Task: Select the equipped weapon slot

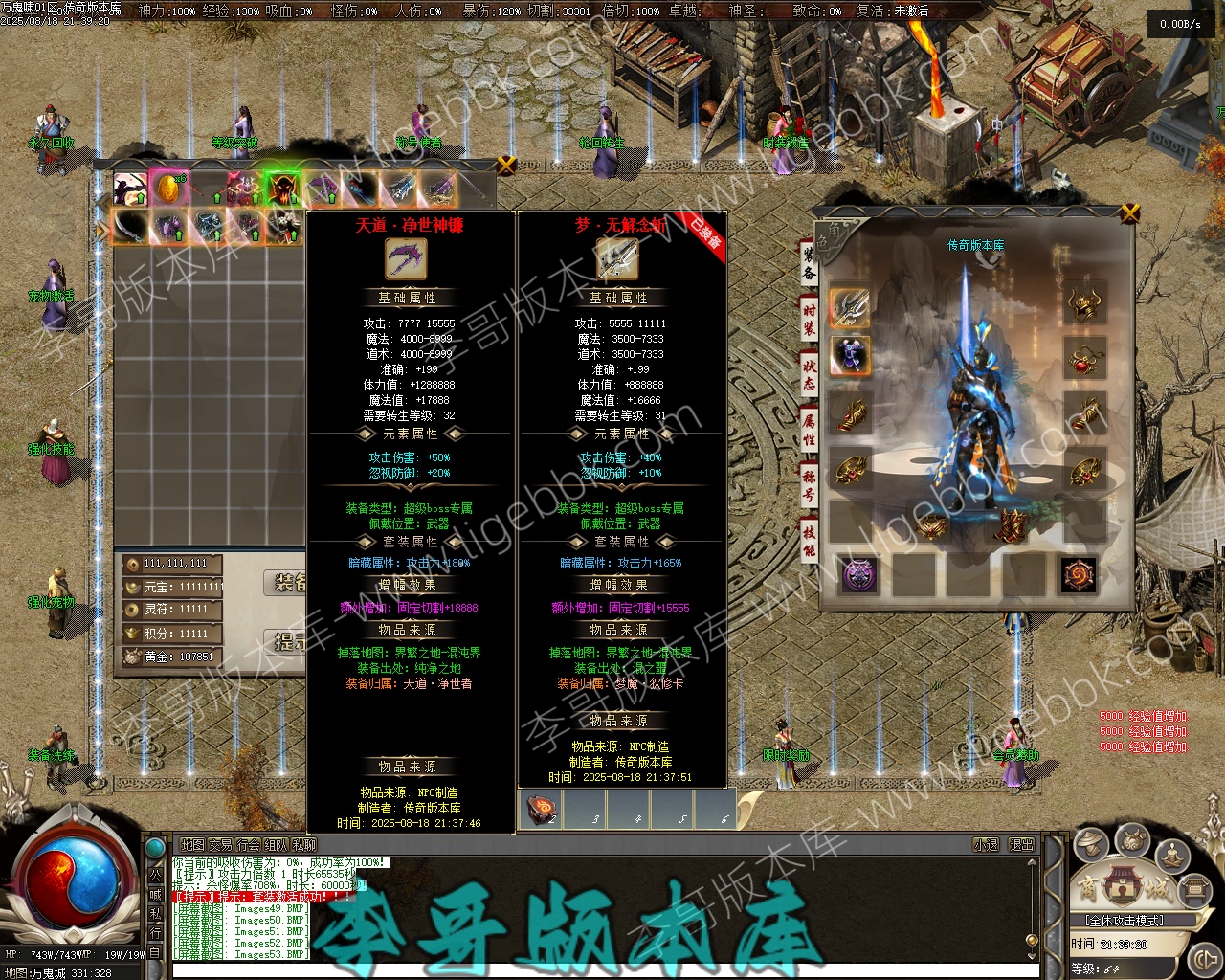Action: tap(850, 306)
